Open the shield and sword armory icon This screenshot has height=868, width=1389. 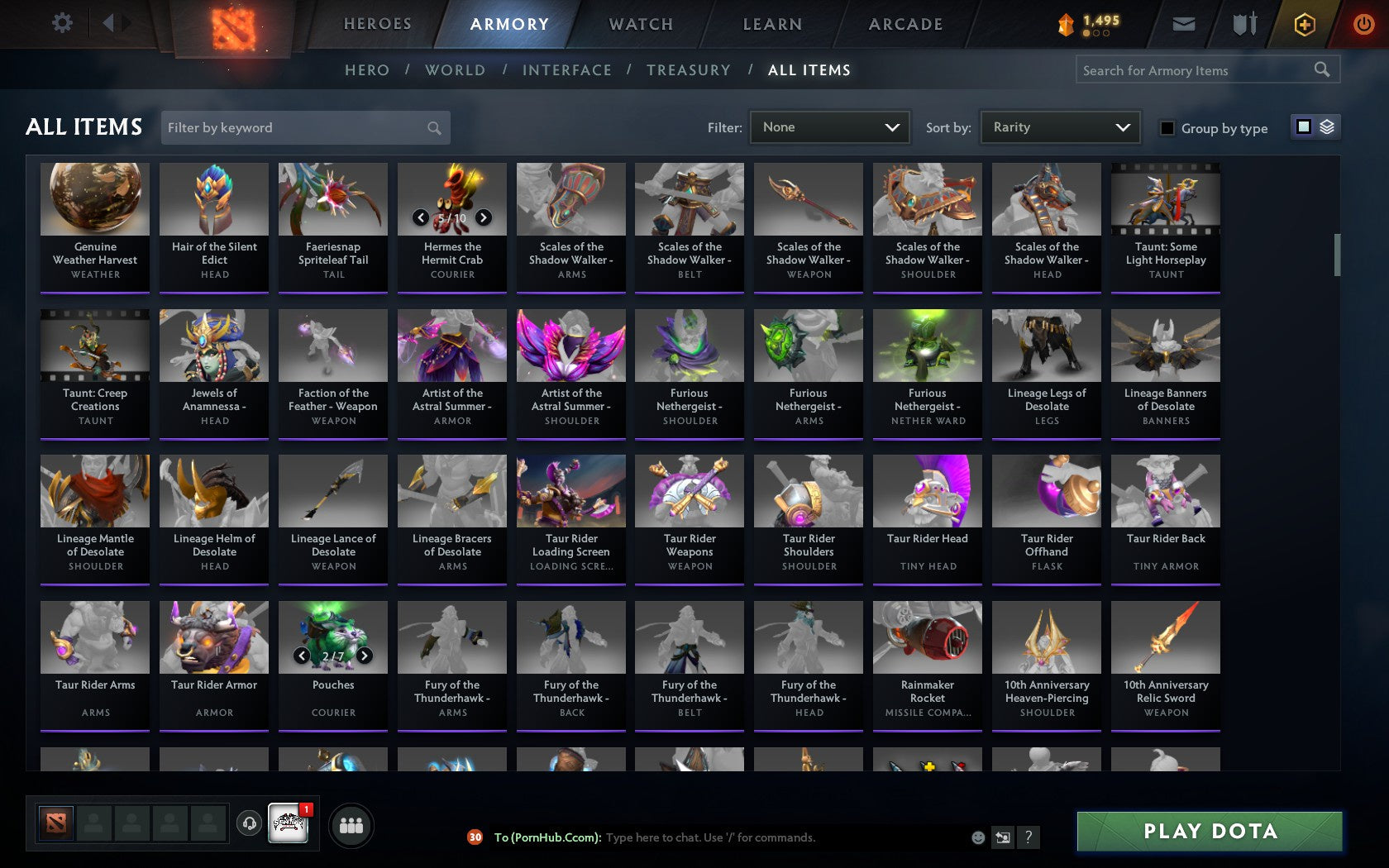pos(1243,24)
